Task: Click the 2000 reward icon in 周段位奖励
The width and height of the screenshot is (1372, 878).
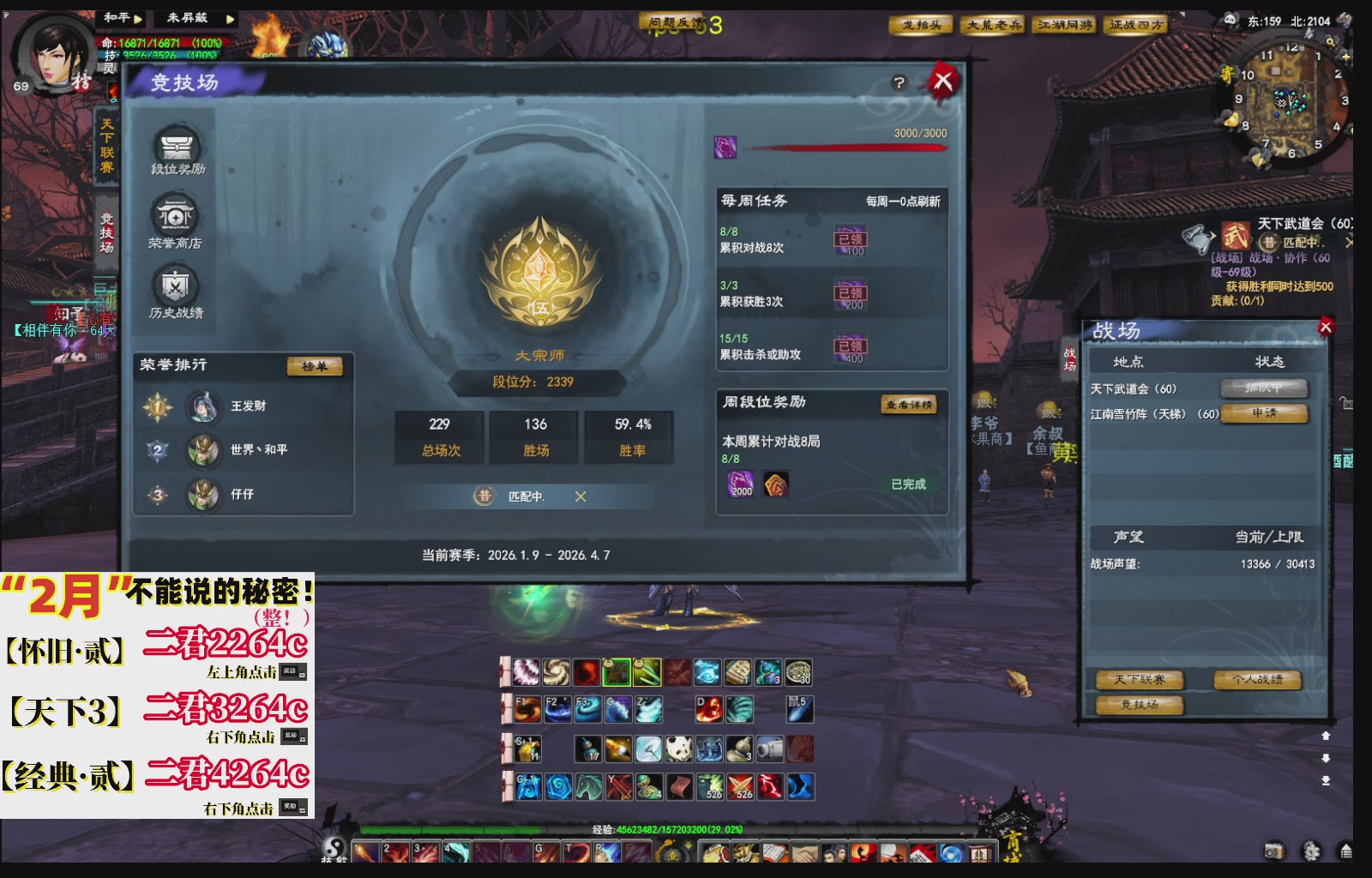Action: click(x=739, y=484)
